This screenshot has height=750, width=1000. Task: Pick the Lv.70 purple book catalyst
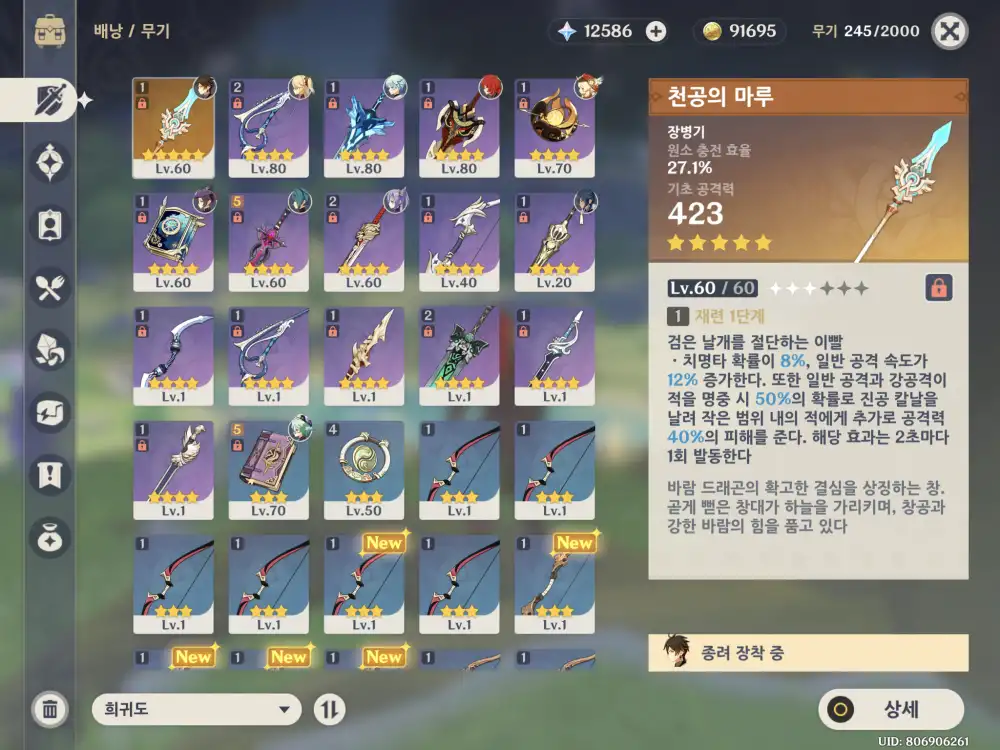click(268, 469)
